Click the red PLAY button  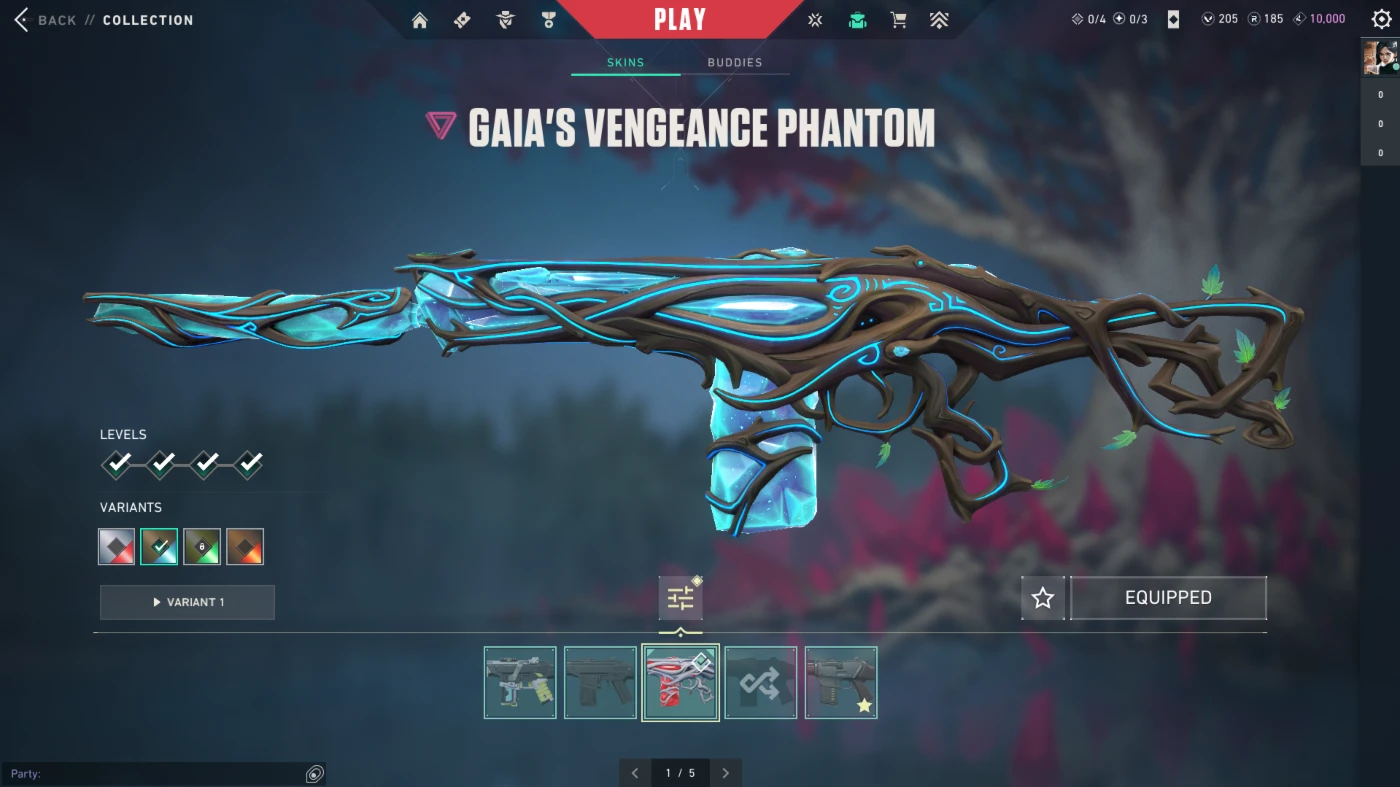680,20
